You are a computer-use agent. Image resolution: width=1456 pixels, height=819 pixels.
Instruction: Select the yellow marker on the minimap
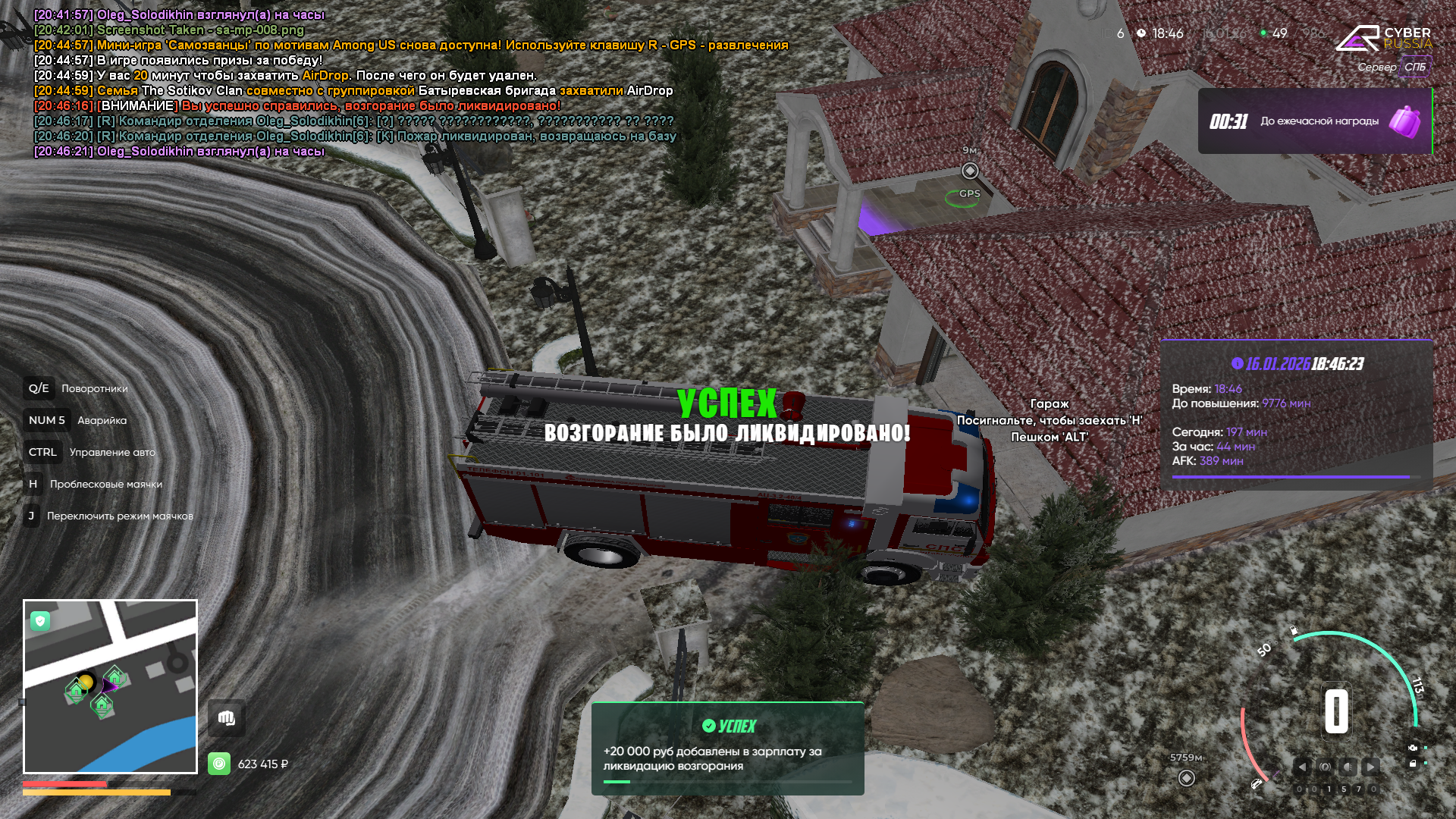pos(86,682)
